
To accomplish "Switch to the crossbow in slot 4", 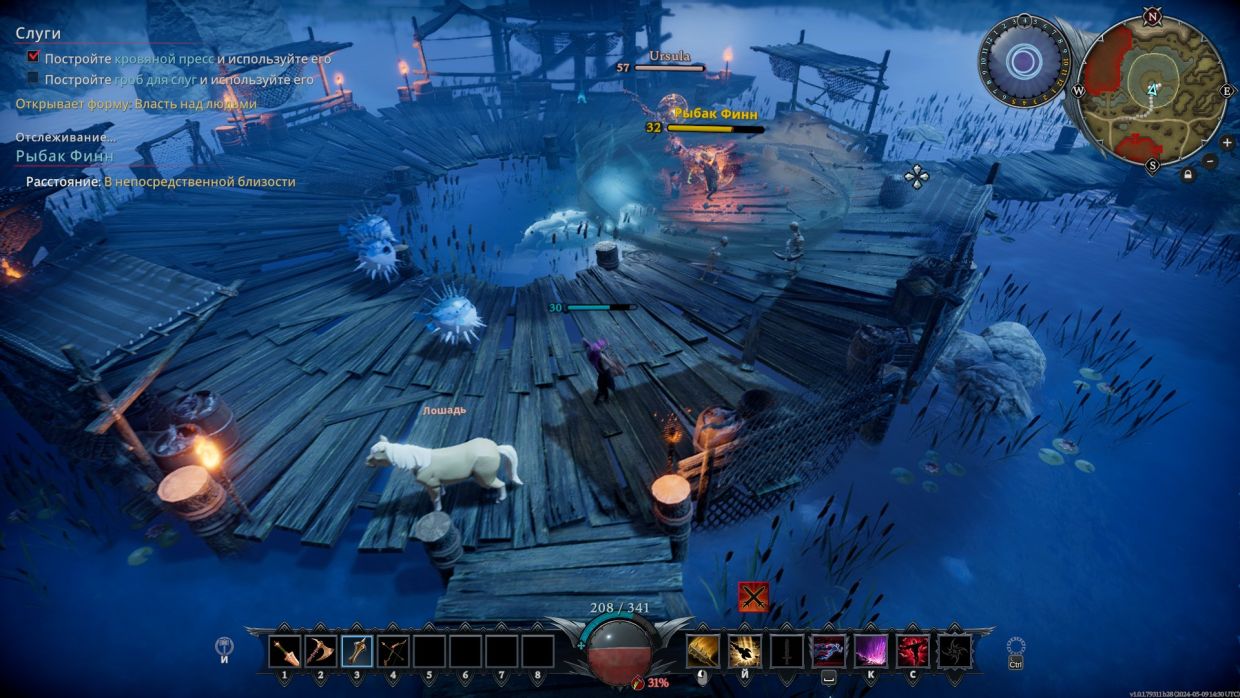I will coord(393,652).
